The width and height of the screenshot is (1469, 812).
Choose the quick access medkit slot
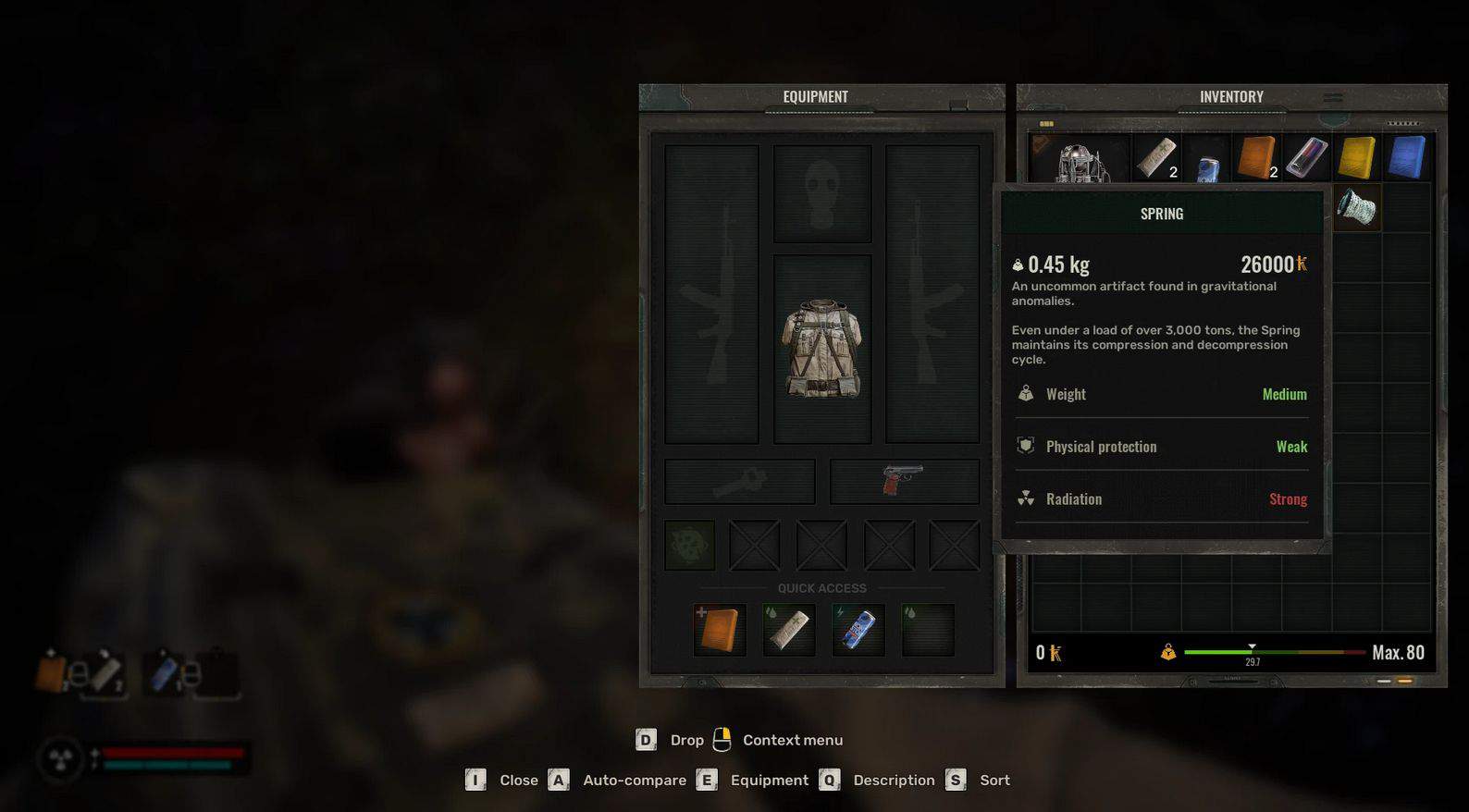720,630
